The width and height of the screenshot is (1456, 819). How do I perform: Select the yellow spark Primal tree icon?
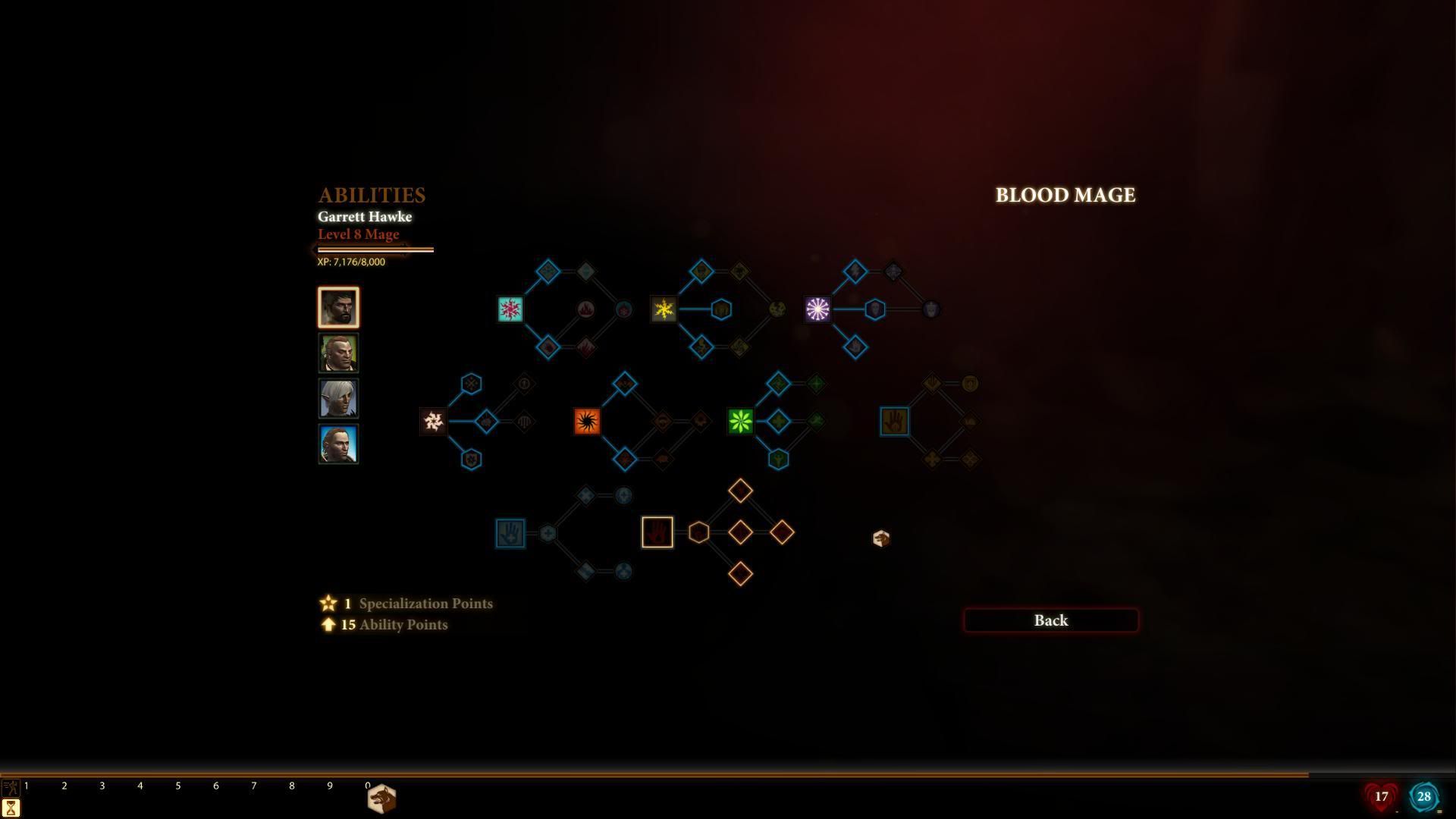[x=664, y=309]
